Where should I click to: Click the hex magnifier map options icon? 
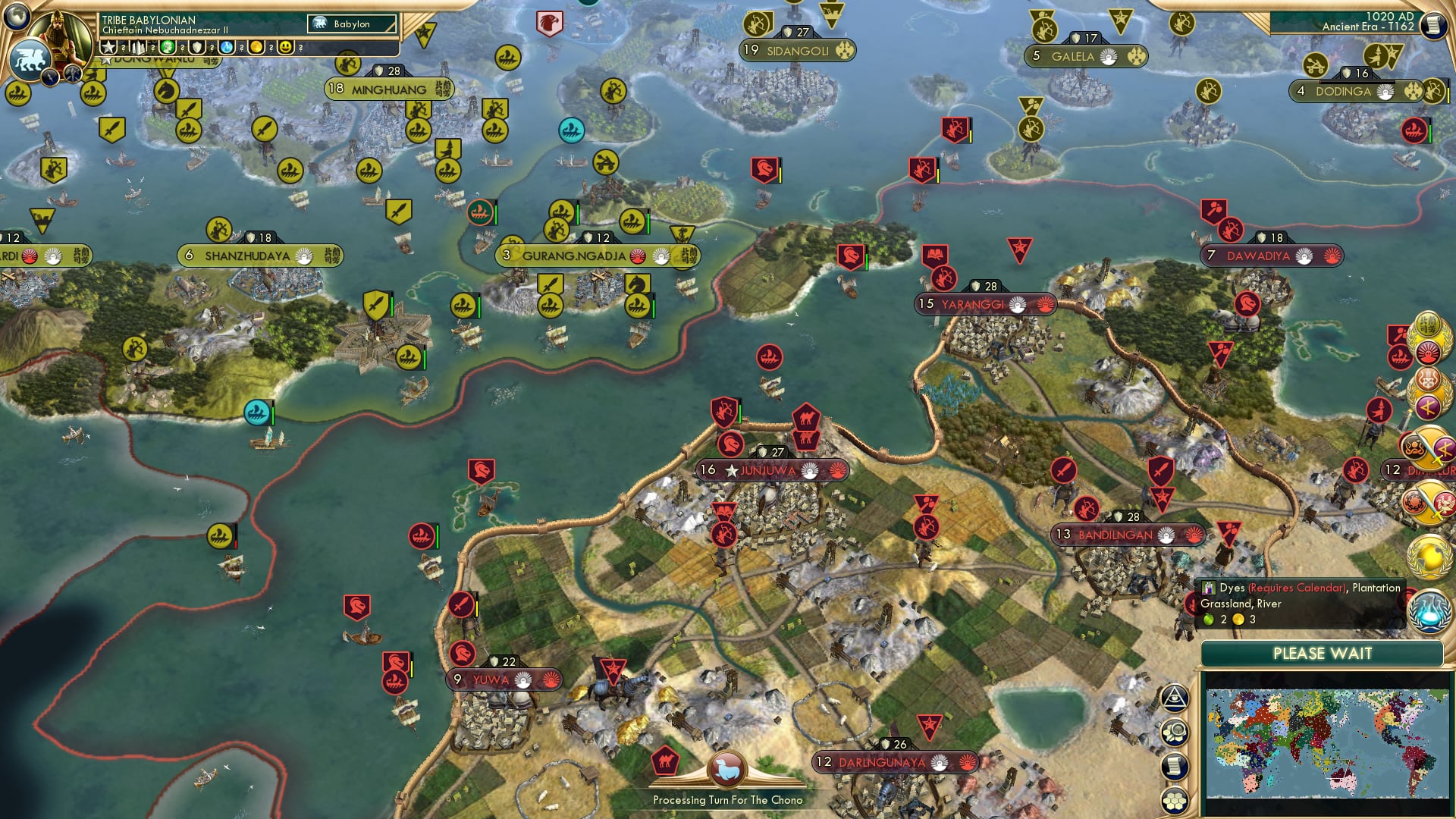point(1175,730)
